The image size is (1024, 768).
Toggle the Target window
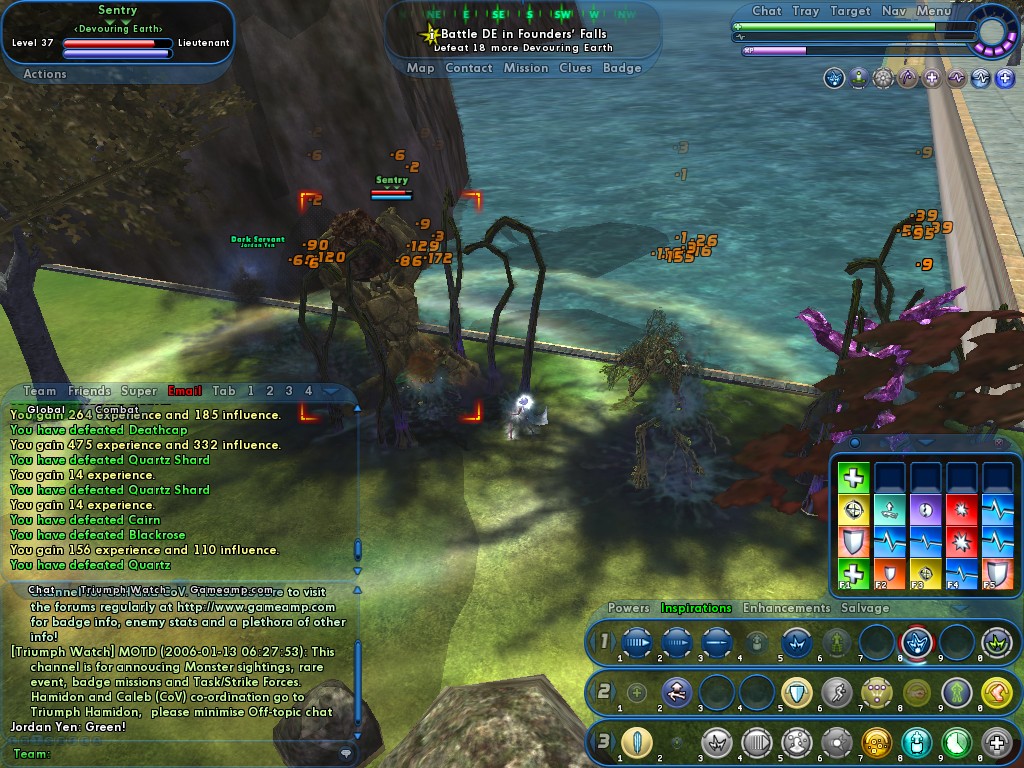[850, 11]
